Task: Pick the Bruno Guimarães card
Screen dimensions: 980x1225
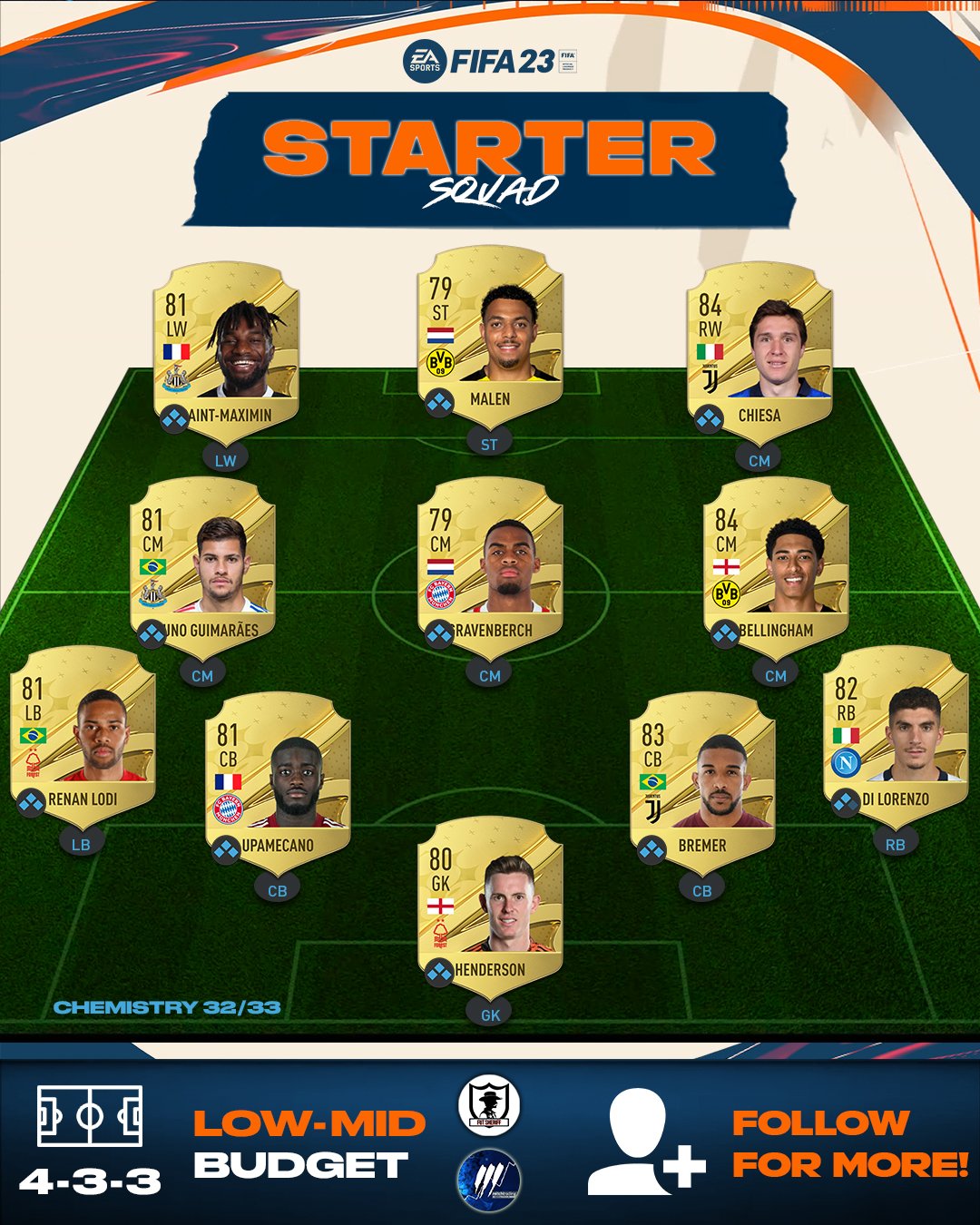Action: 202,564
